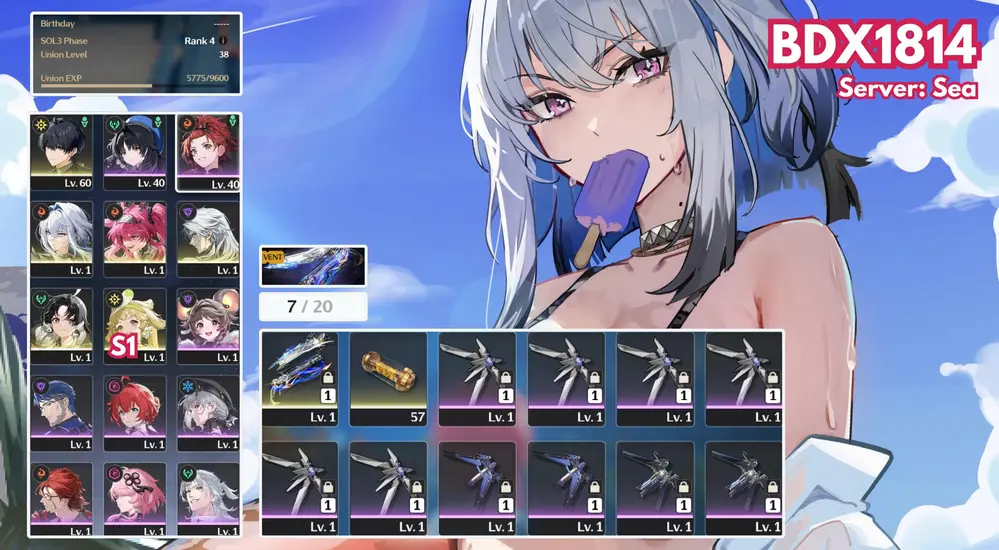The height and width of the screenshot is (550, 999).
Task: Click the info icon beside Rank 4
Action: click(223, 41)
